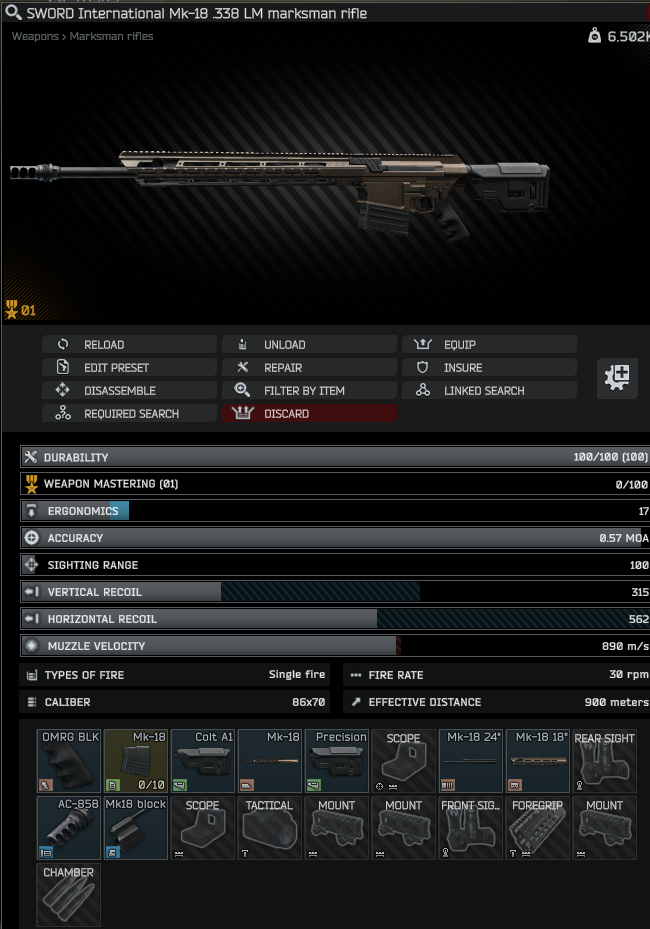Screen dimensions: 650x929
Task: Select the Mk18 block gas block slot
Action: (136, 828)
